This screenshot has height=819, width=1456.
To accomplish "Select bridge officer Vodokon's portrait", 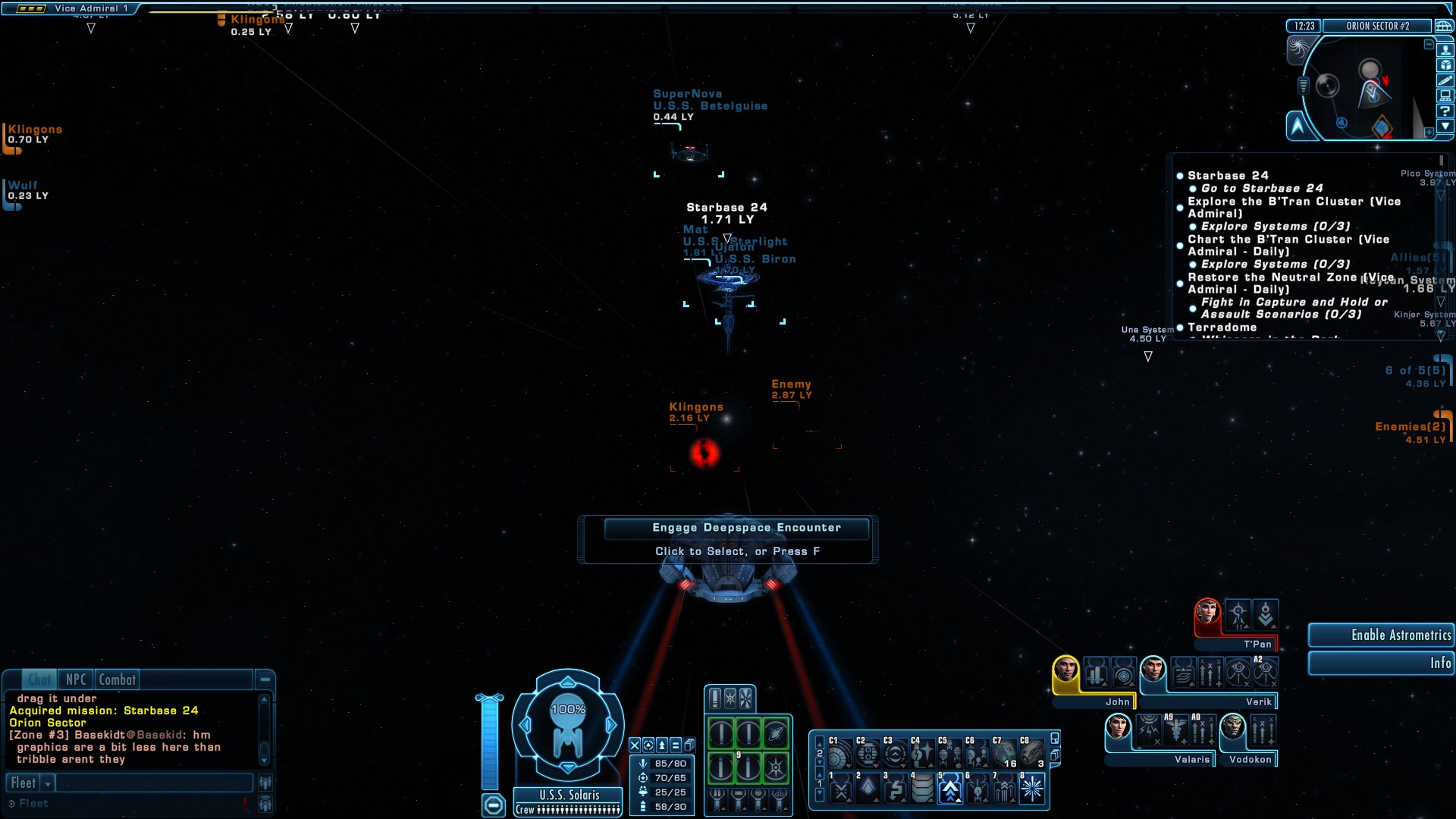I will [1233, 728].
